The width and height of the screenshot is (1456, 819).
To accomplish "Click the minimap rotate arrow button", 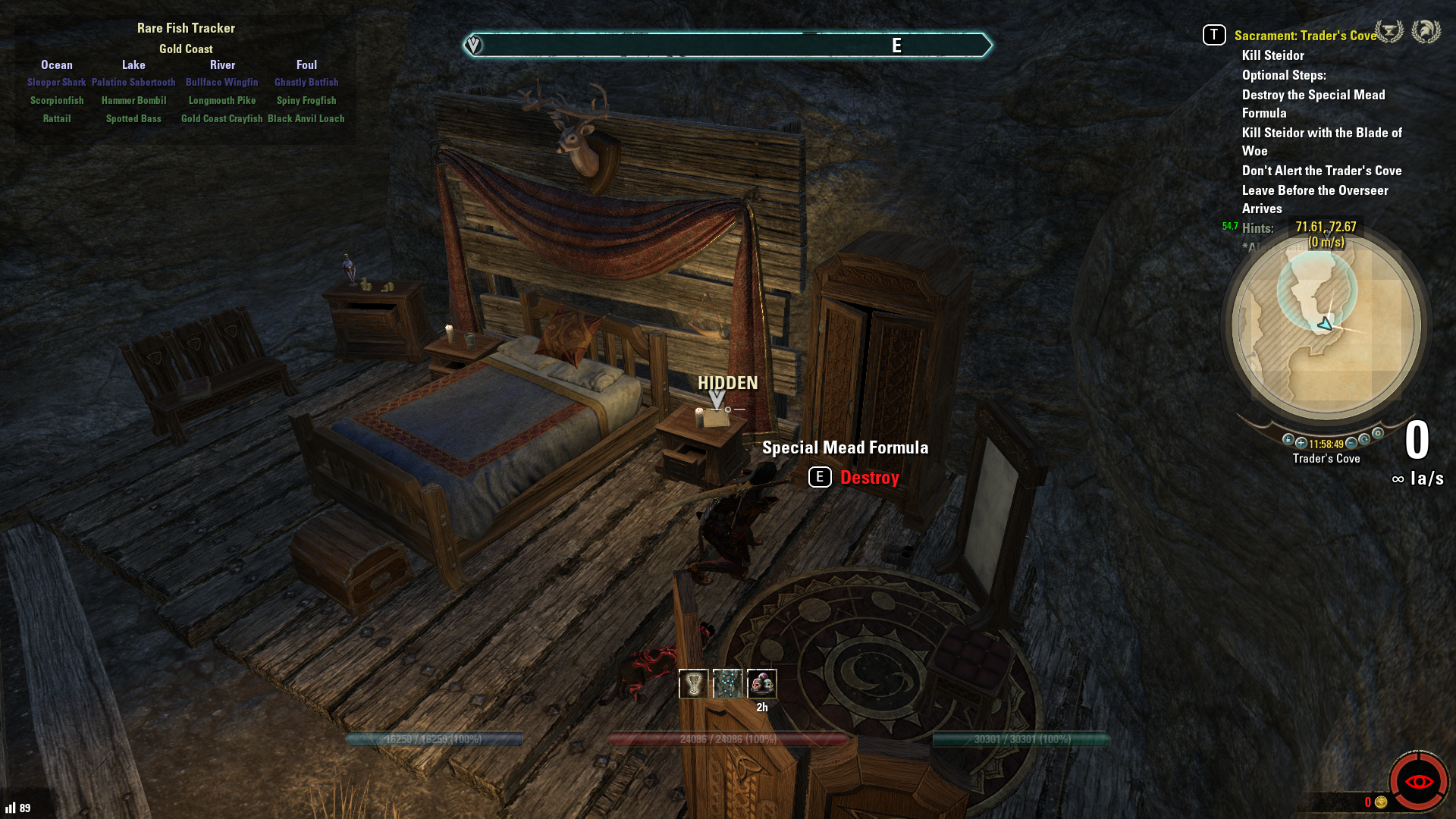I will [1365, 439].
